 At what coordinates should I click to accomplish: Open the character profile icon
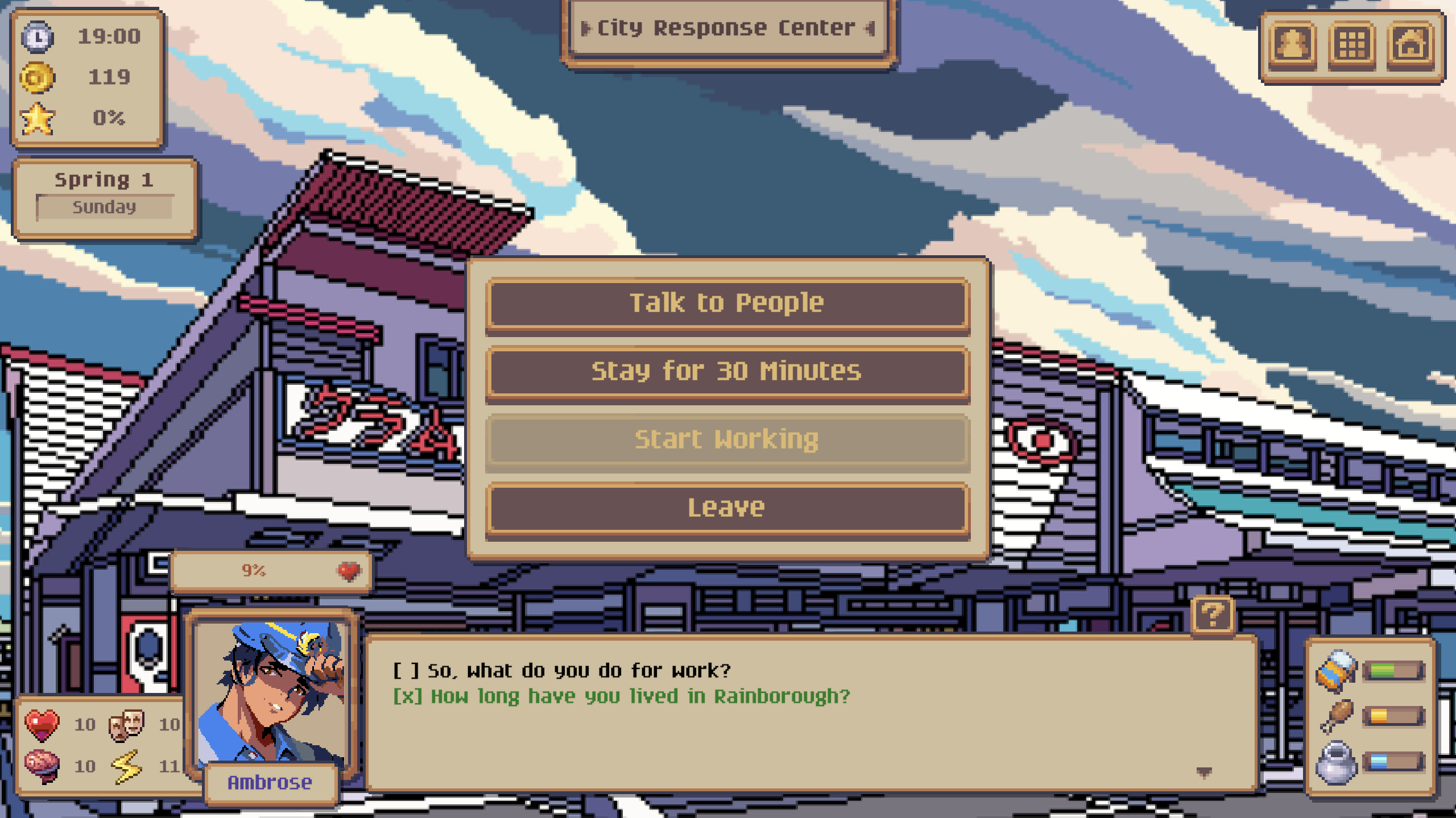1292,44
